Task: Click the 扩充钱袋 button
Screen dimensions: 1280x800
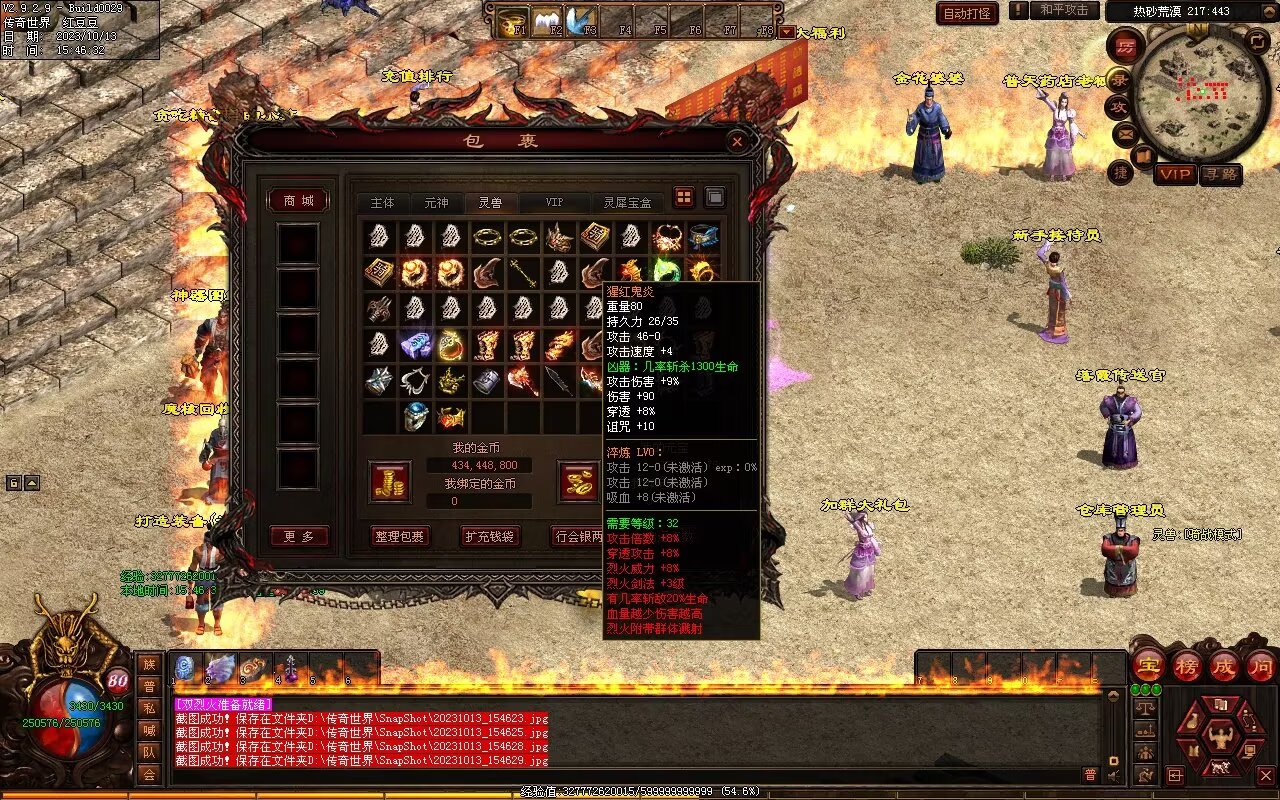Action: coord(490,536)
